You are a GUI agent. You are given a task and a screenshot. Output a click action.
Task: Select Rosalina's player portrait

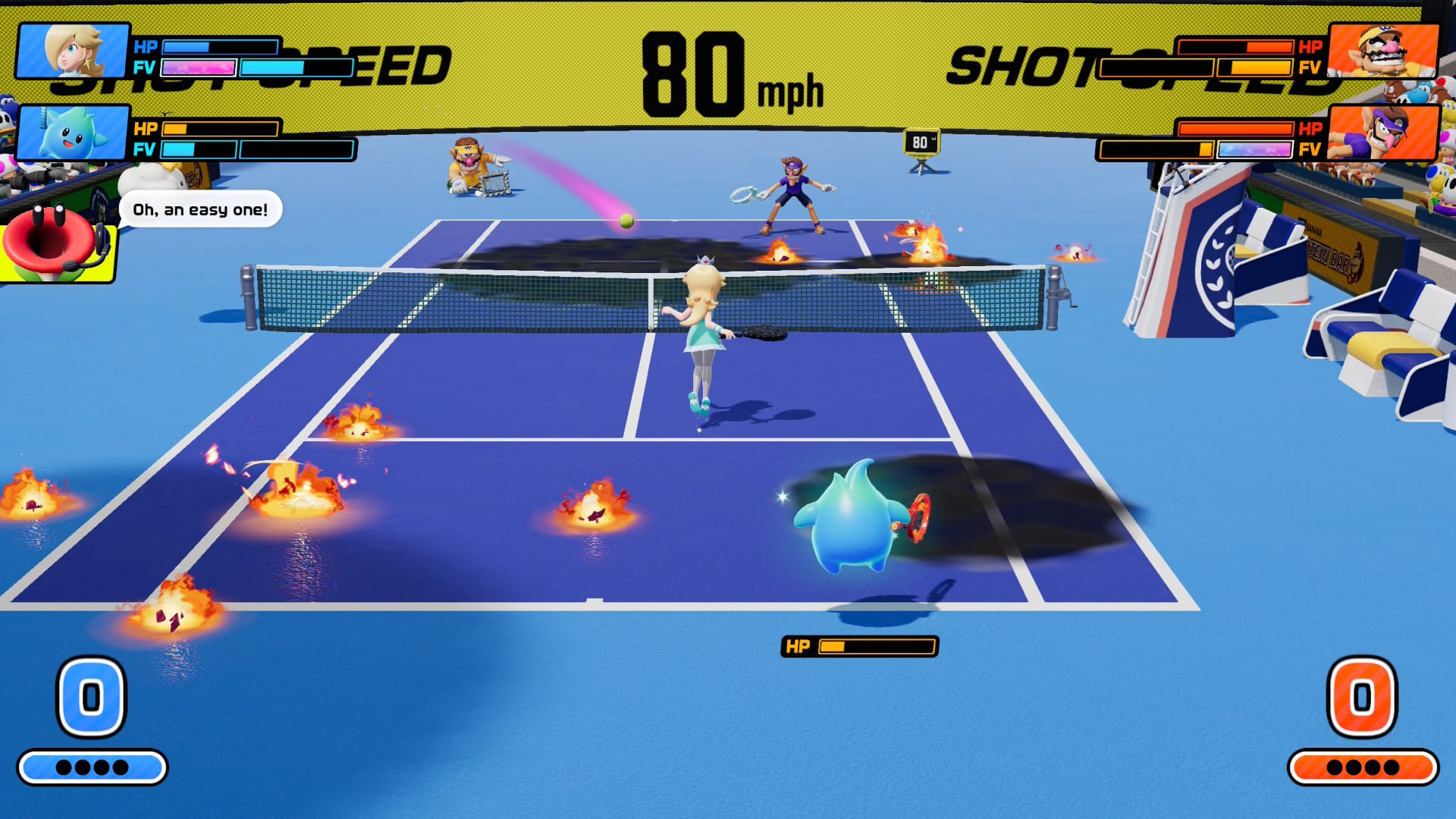pyautogui.click(x=73, y=51)
